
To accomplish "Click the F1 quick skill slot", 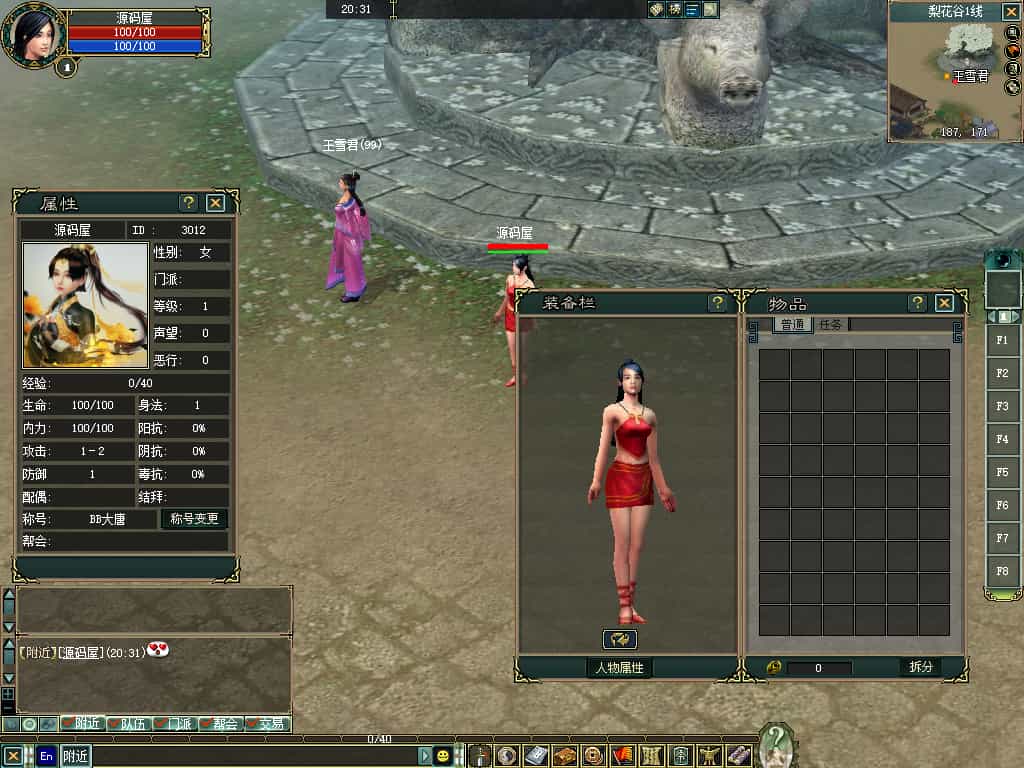I will point(1002,340).
